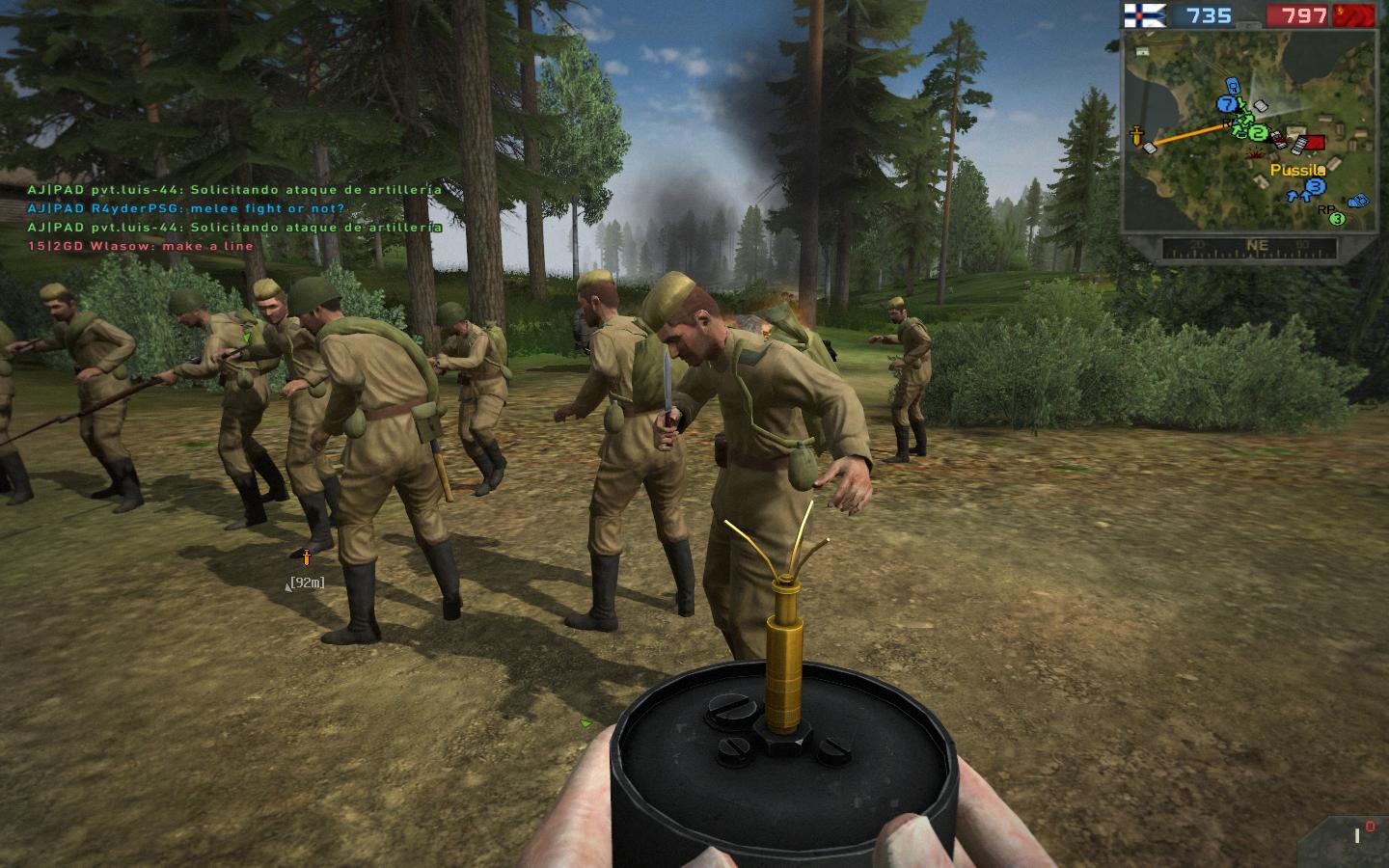The width and height of the screenshot is (1389, 868).
Task: Select the blue squad 7 marker on minimap
Action: [x=1227, y=104]
